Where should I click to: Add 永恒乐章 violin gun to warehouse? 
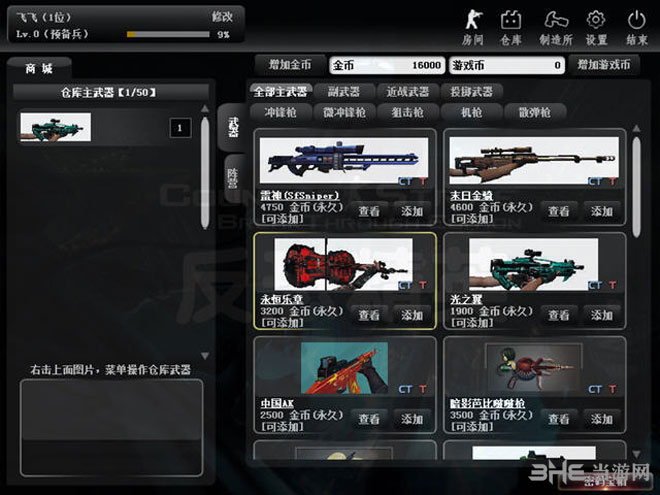411,314
